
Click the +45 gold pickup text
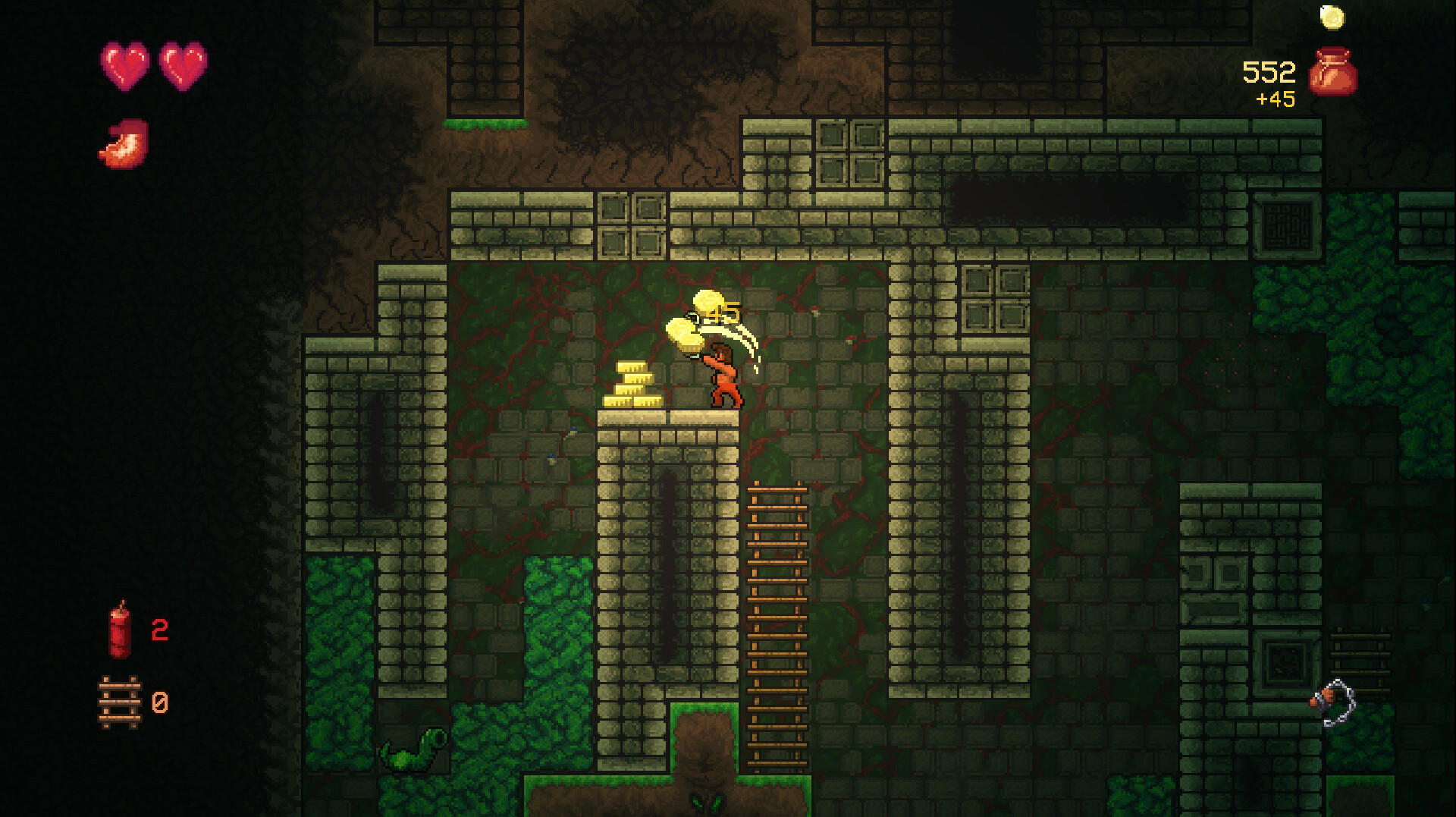point(1274,99)
